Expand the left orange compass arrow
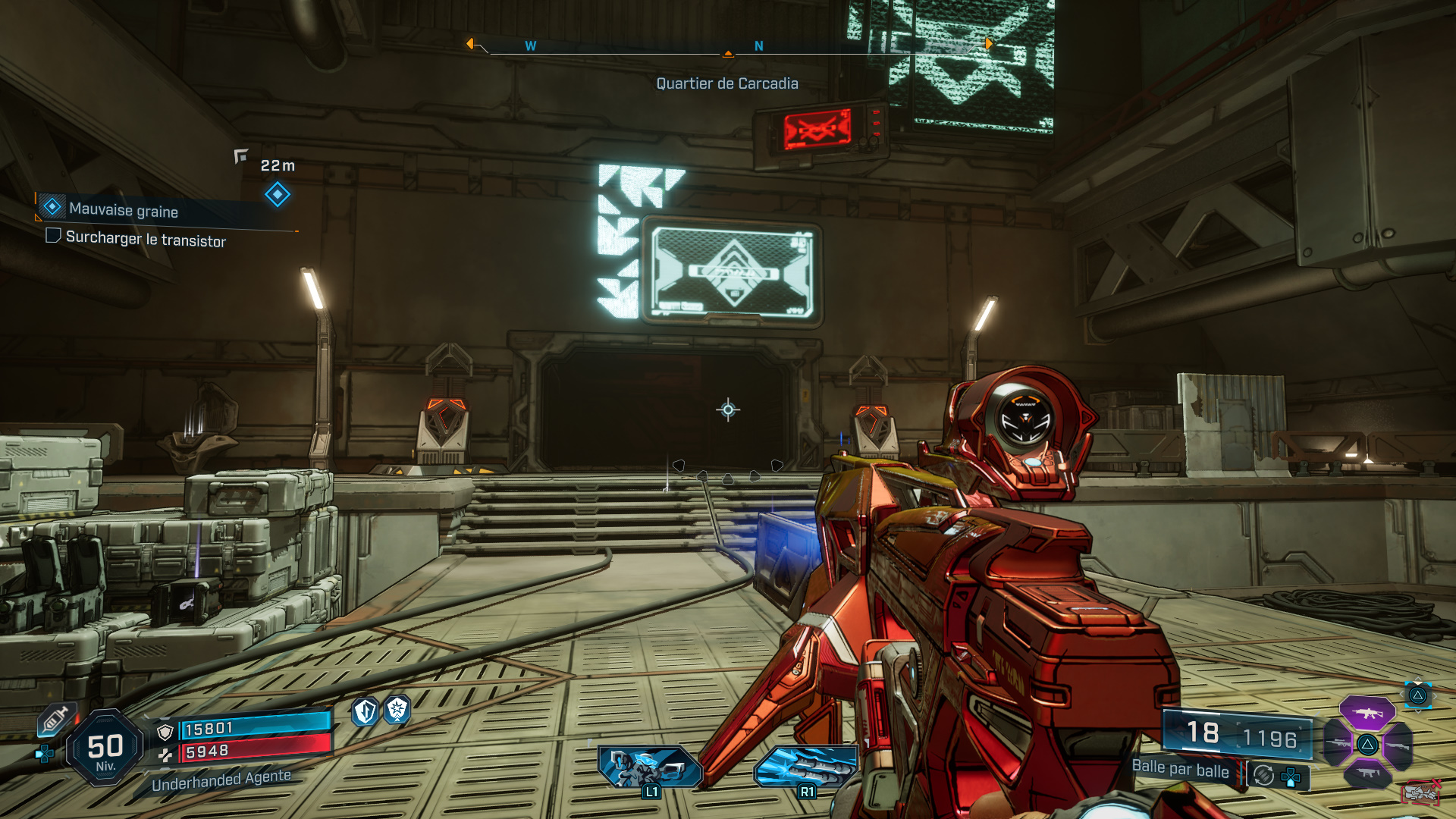1456x819 pixels. pos(470,44)
